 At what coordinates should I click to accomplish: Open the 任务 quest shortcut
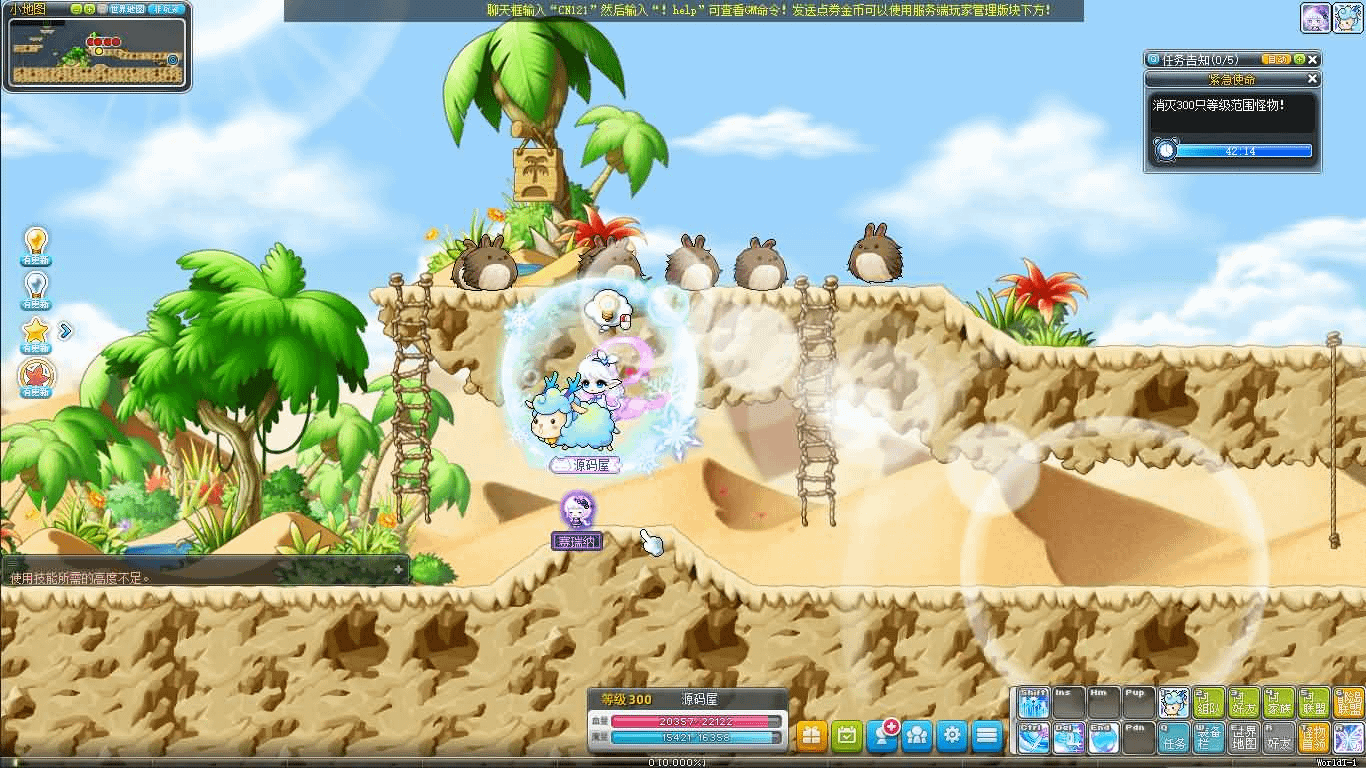point(1174,738)
